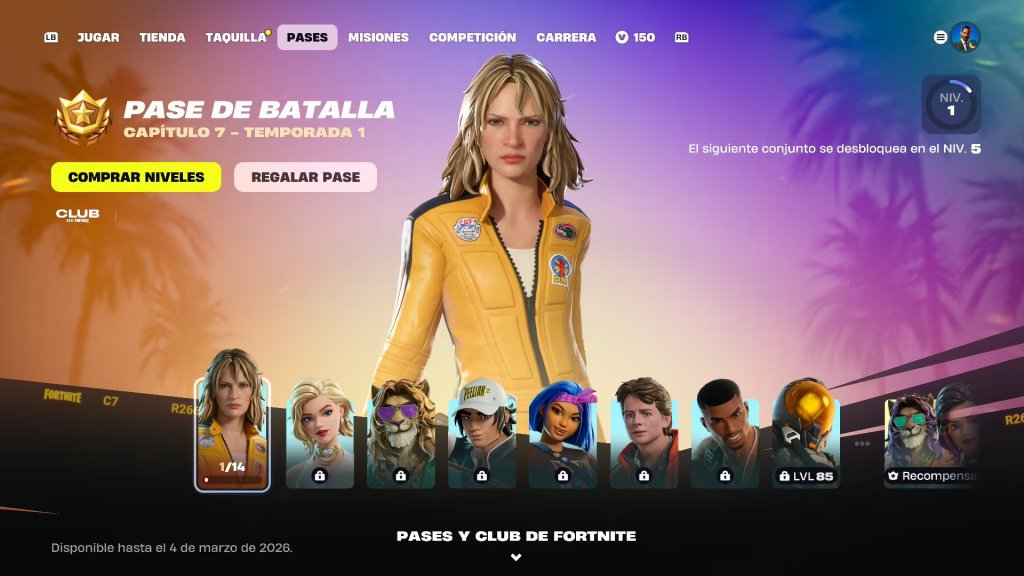Click the player profile avatar

pos(965,37)
